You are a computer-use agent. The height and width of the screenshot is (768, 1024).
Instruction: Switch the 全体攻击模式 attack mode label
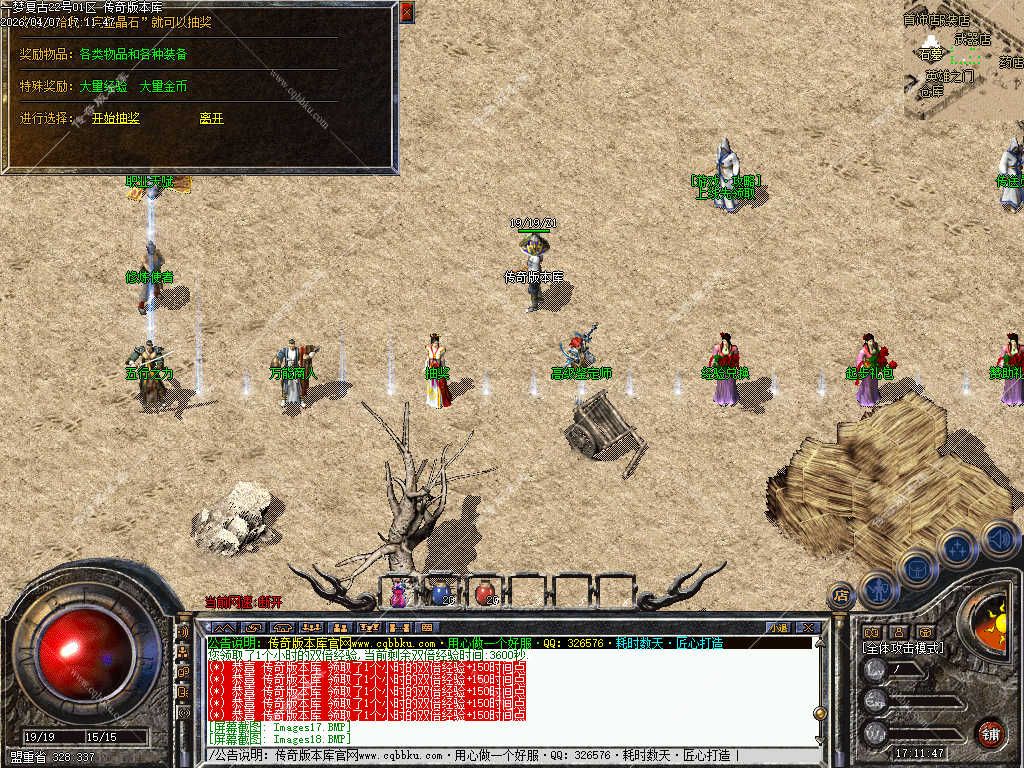903,648
